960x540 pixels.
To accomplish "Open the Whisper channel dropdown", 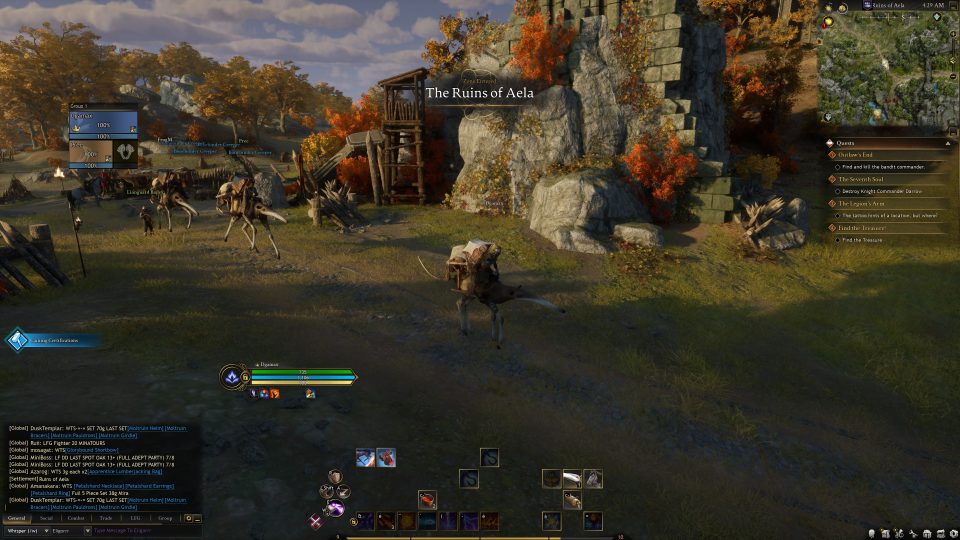I will [25, 531].
